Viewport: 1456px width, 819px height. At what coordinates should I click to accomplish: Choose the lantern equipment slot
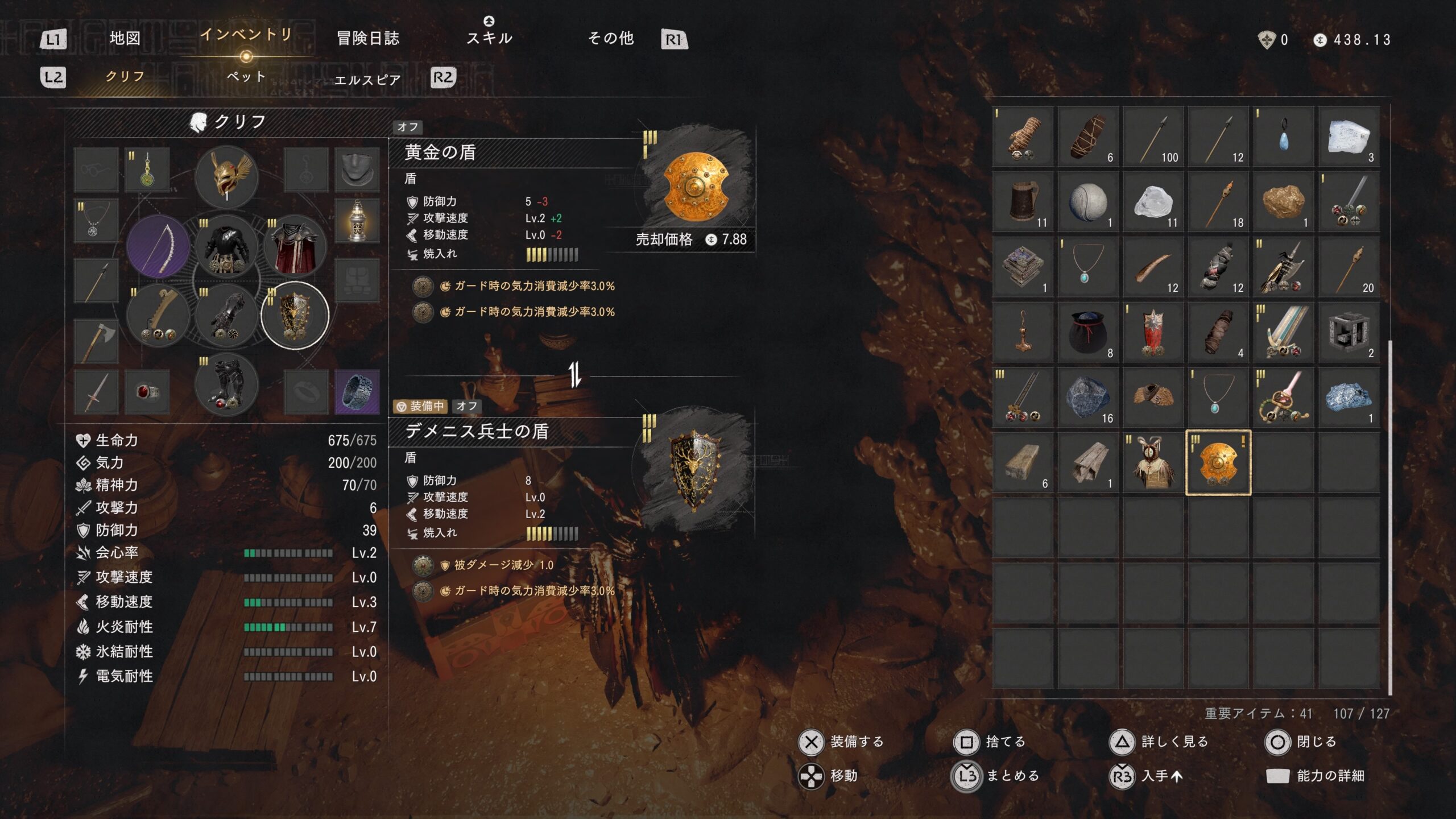pos(357,221)
